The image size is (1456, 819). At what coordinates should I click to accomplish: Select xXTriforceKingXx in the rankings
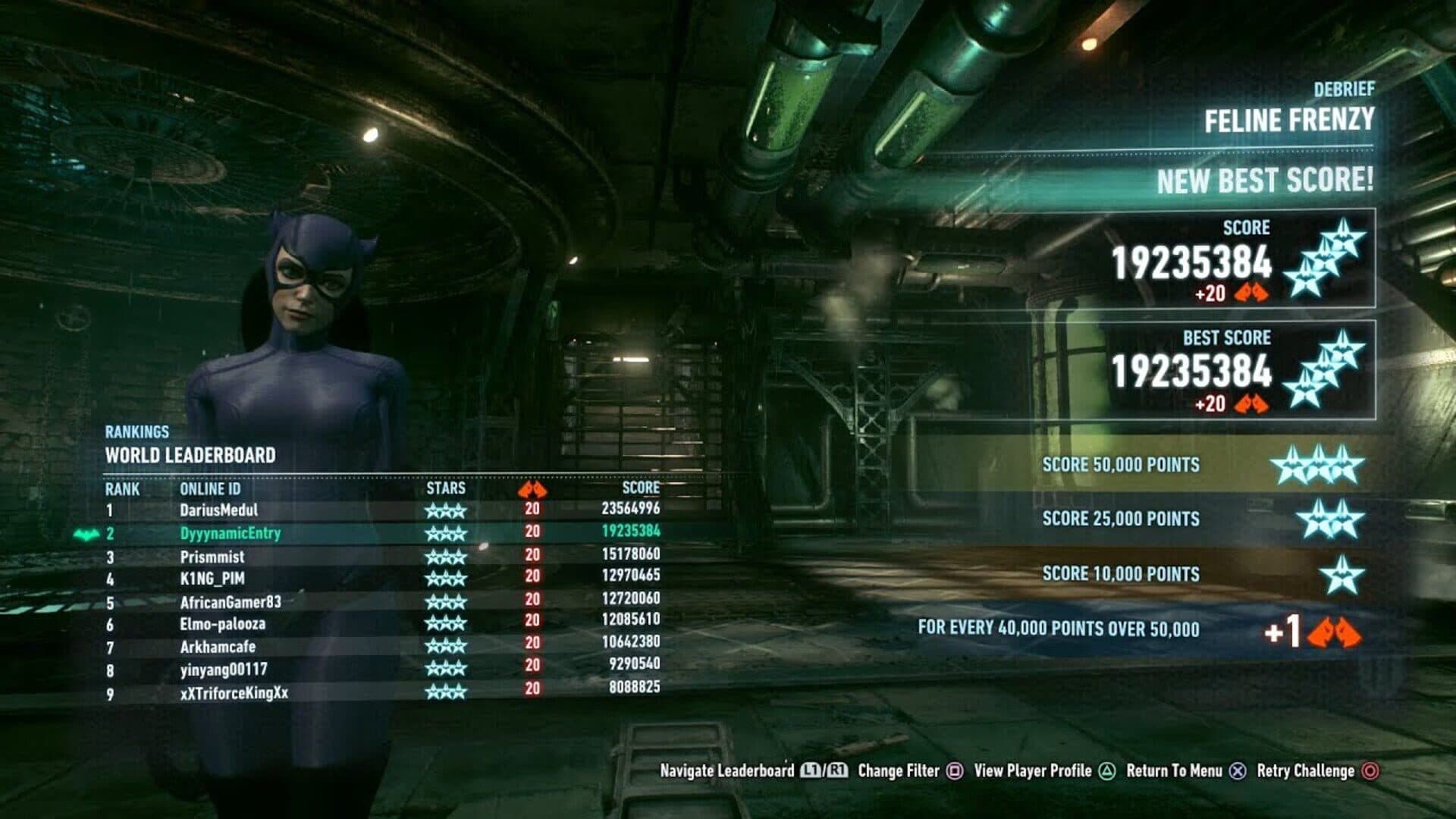click(x=234, y=692)
